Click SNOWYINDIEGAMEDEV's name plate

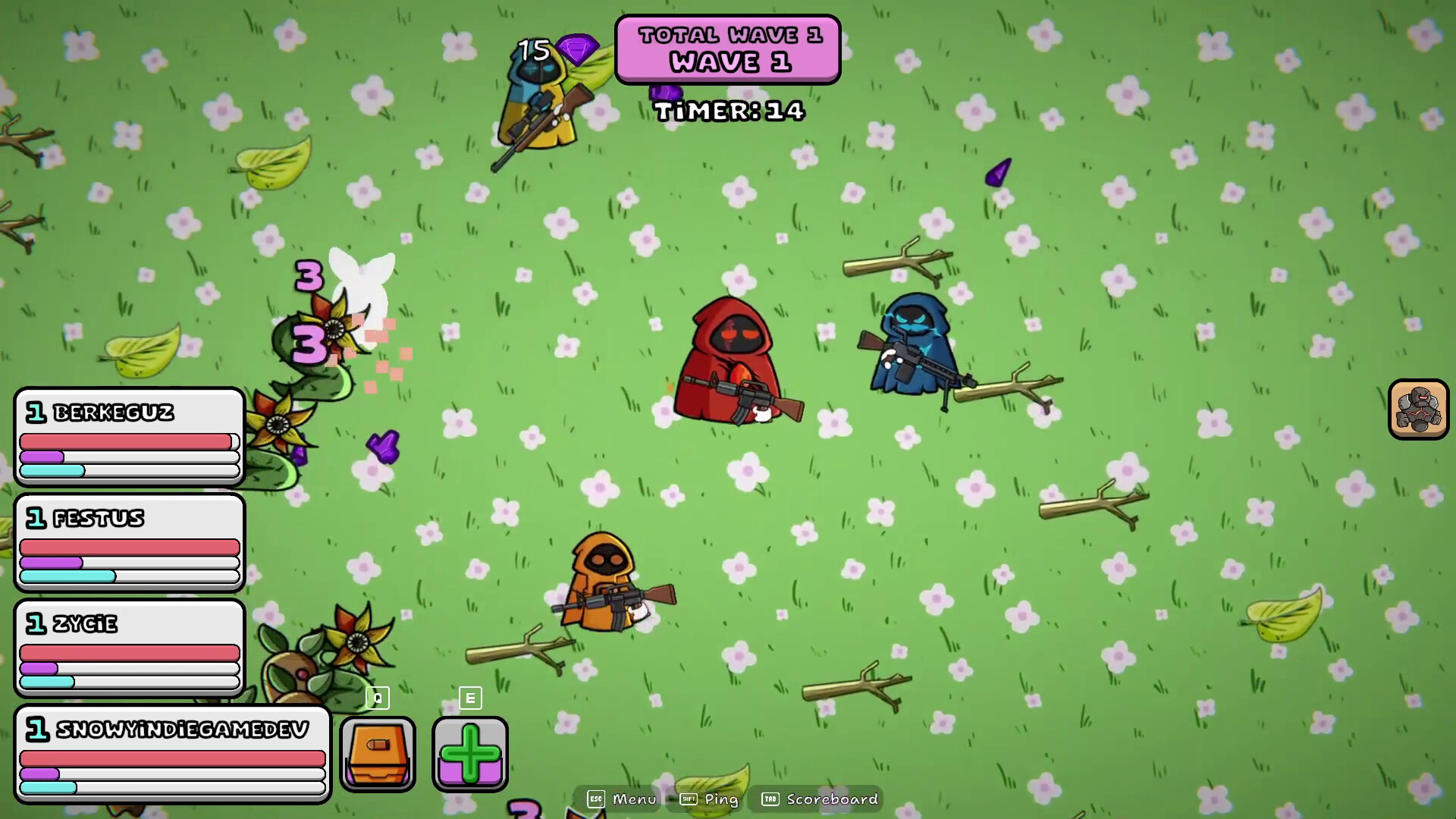pyautogui.click(x=182, y=730)
